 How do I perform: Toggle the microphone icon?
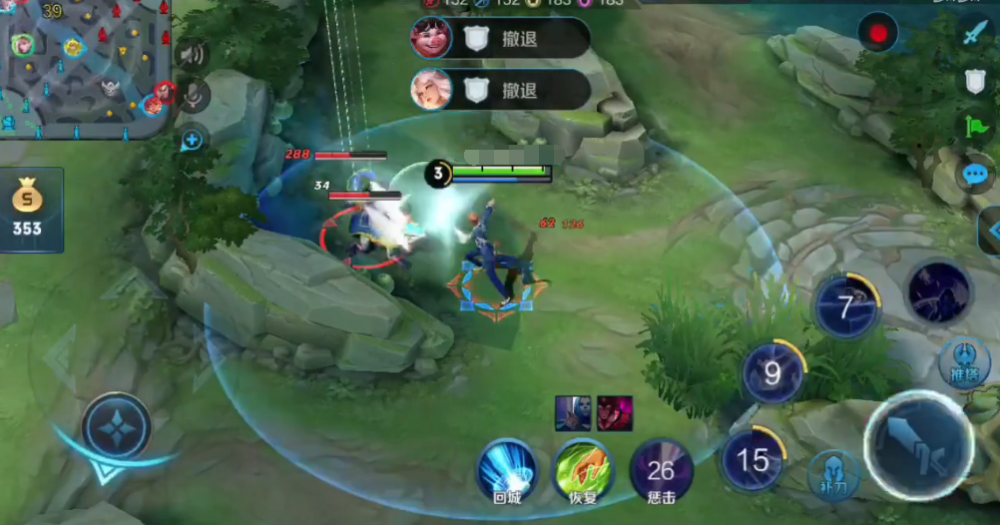[x=193, y=96]
